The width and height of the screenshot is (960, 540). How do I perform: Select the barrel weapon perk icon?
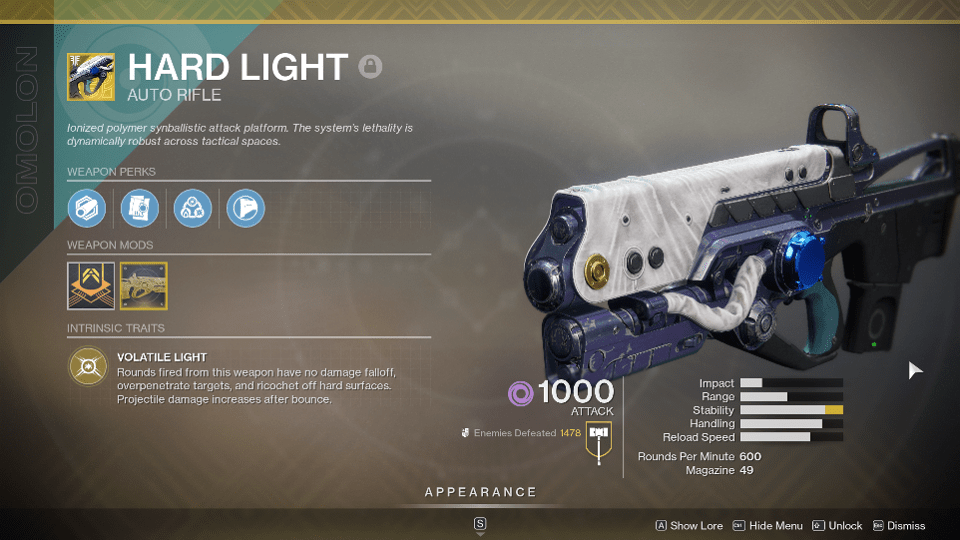(x=87, y=208)
